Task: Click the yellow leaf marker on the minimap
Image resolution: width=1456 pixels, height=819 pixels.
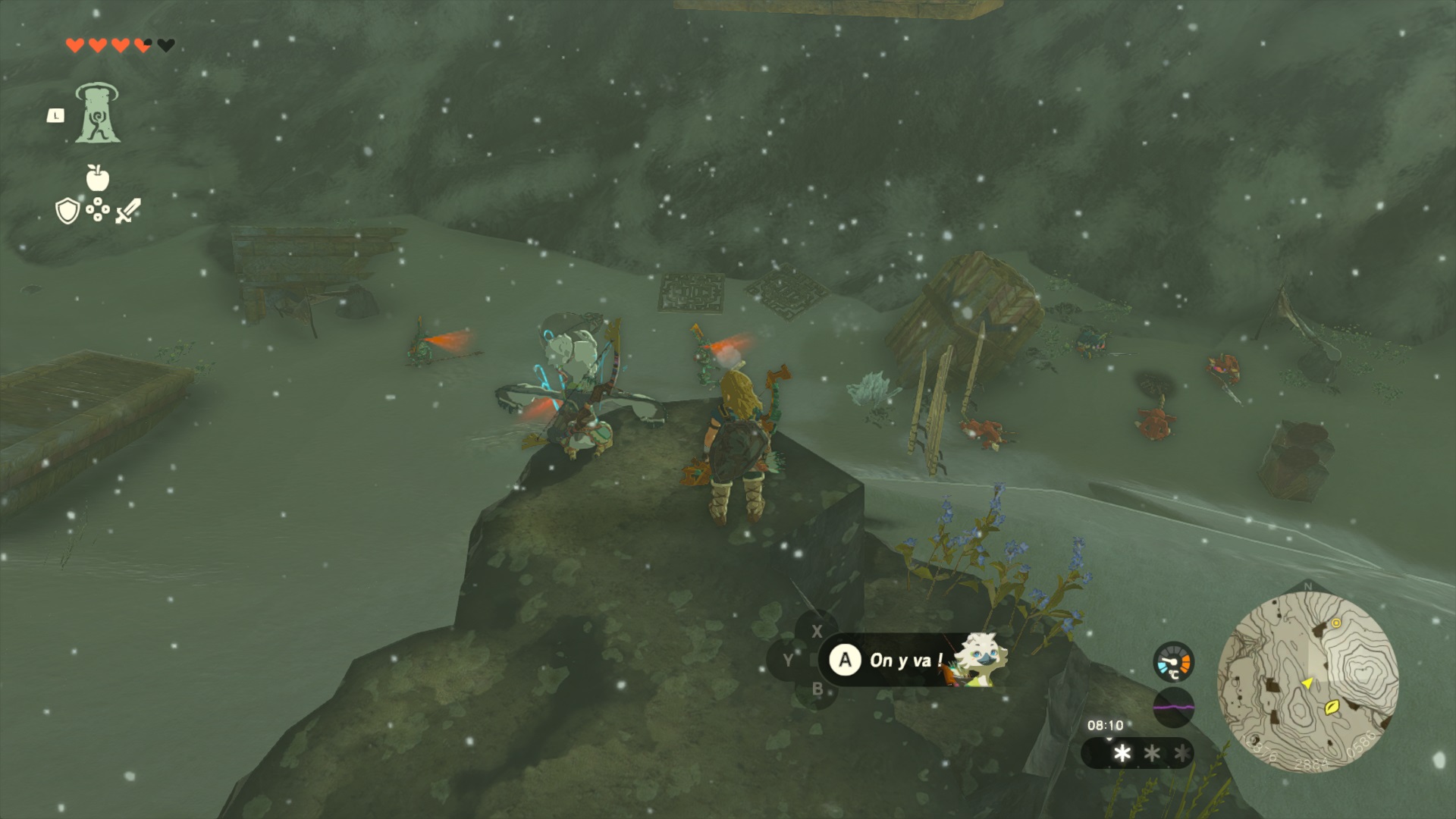Action: pos(1332,708)
